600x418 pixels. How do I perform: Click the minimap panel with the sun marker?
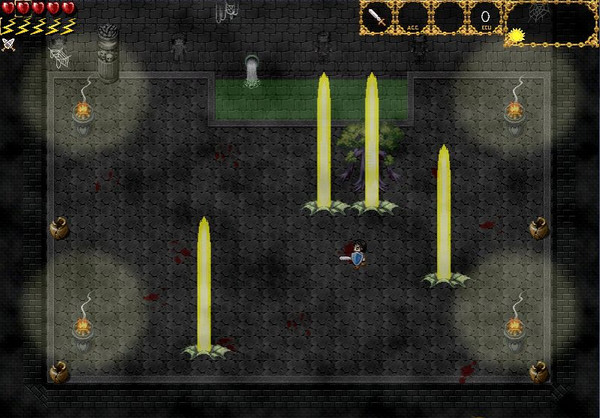(x=551, y=24)
